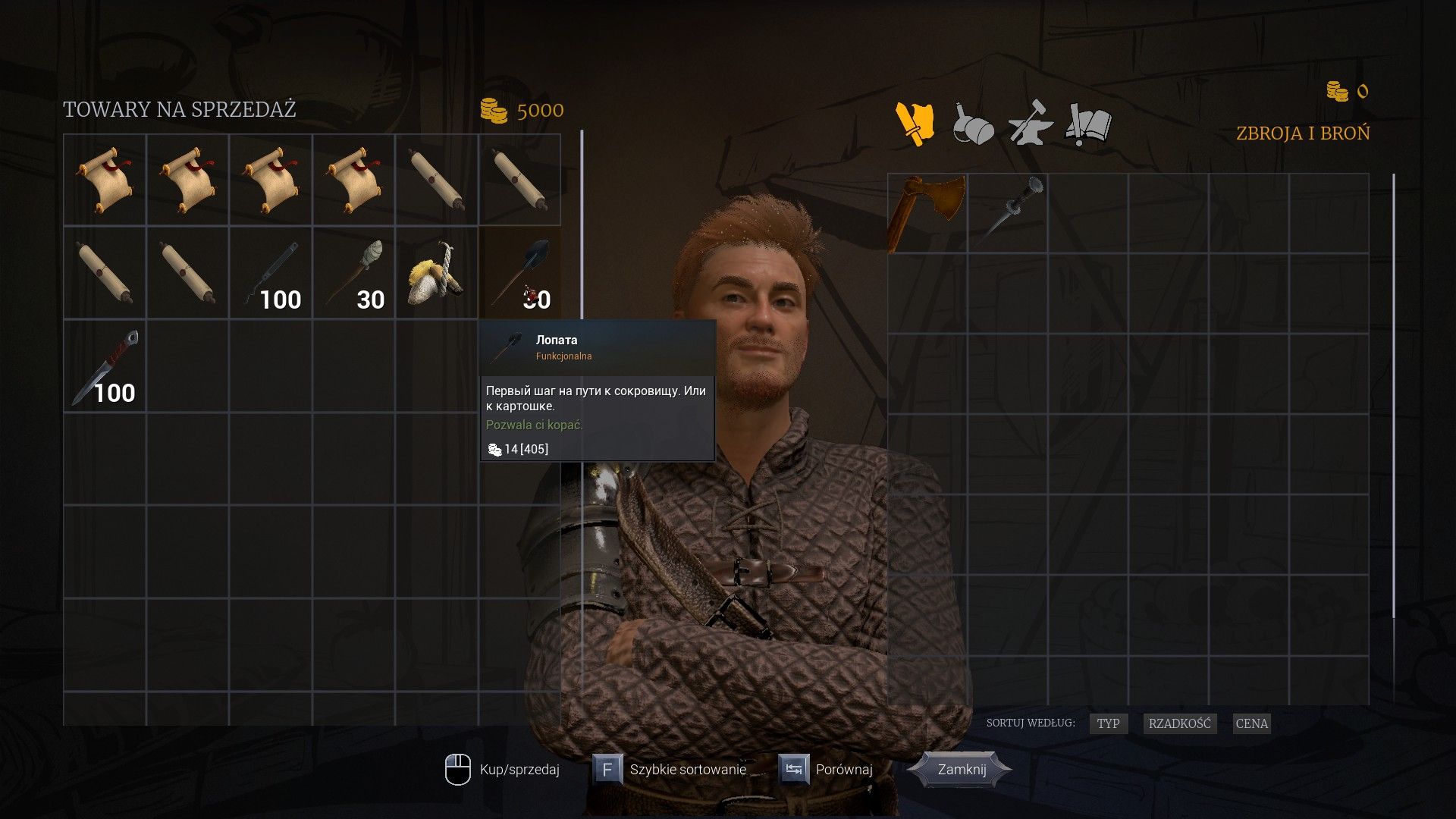Sort inventory by CENA
Image resolution: width=1456 pixels, height=819 pixels.
pos(1251,723)
